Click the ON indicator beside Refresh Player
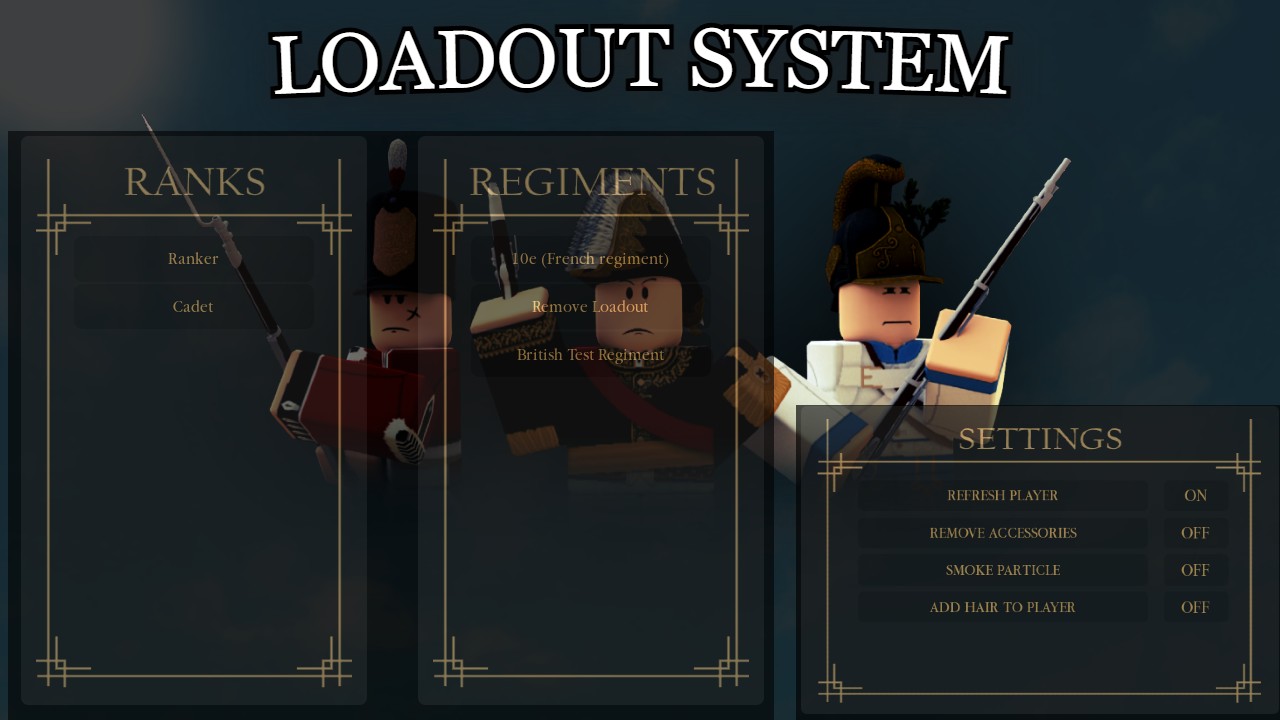Screen dimensions: 1280x720 coord(1195,495)
